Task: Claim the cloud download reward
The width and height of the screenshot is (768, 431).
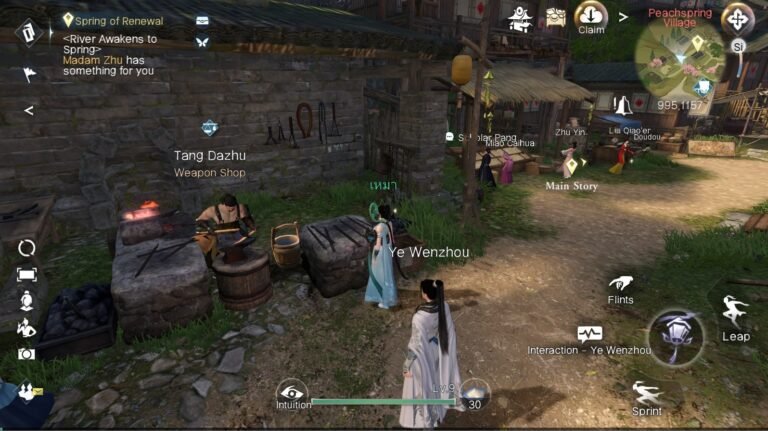Action: (591, 17)
